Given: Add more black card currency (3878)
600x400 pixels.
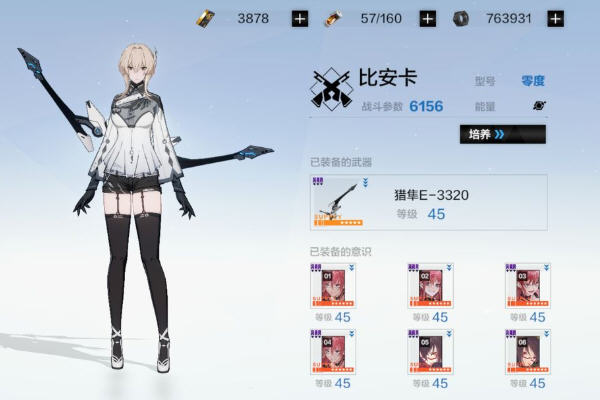Looking at the screenshot, I should (300, 18).
